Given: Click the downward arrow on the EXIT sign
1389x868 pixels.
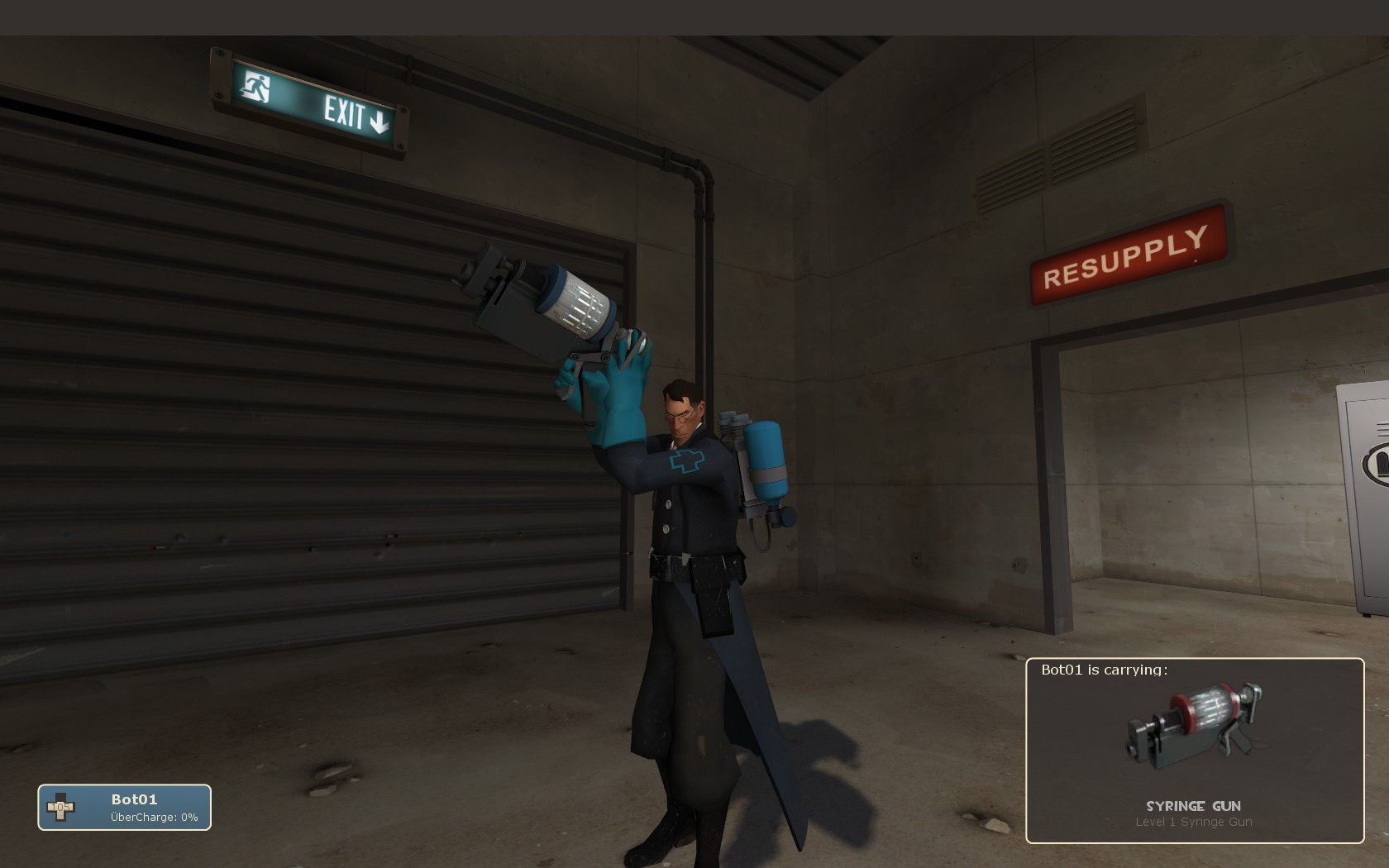Looking at the screenshot, I should tap(379, 119).
